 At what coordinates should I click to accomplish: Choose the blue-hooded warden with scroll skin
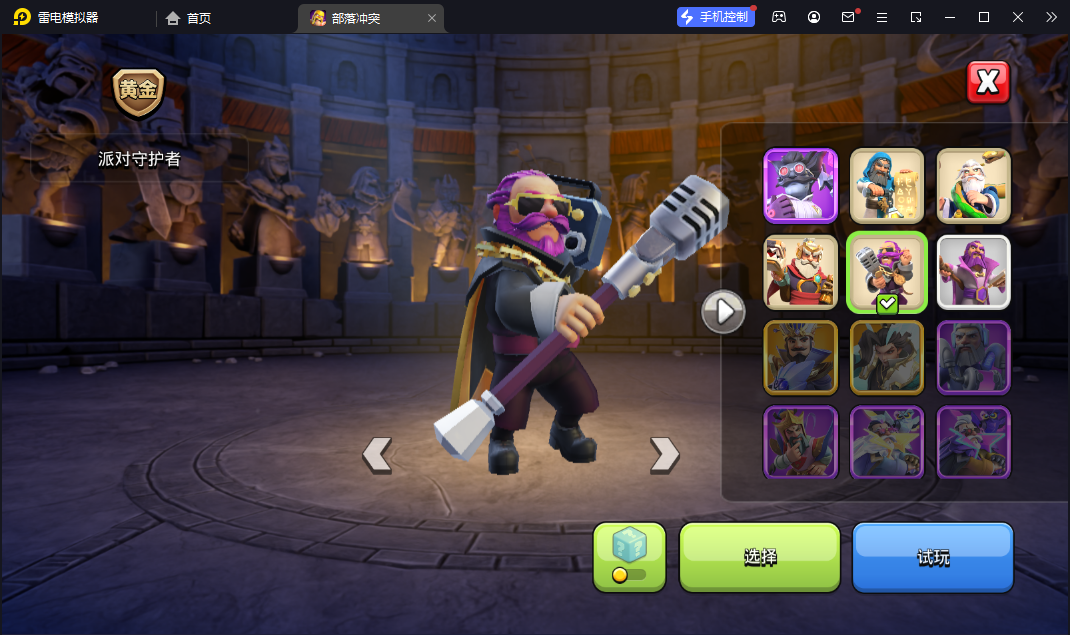pyautogui.click(x=887, y=186)
